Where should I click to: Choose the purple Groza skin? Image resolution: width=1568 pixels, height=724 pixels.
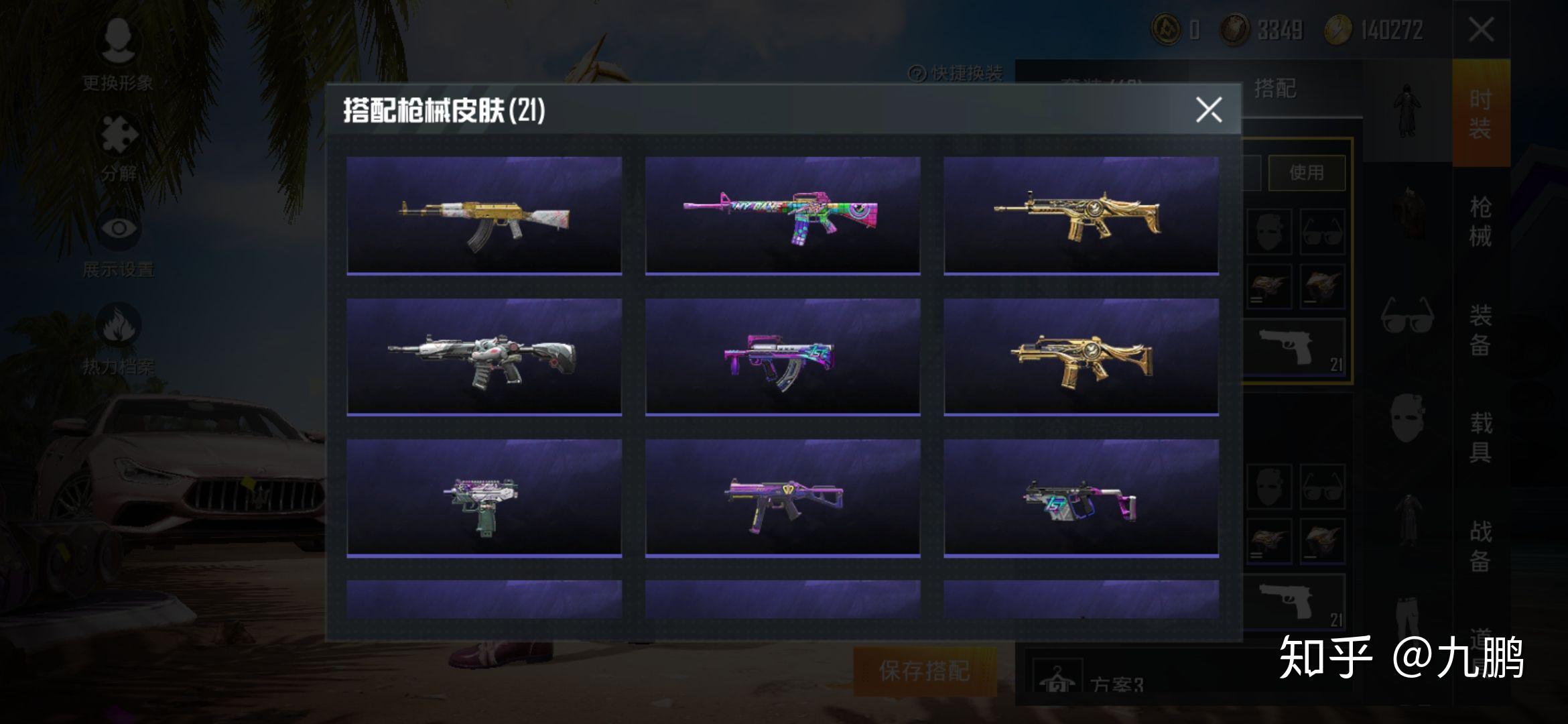(782, 357)
